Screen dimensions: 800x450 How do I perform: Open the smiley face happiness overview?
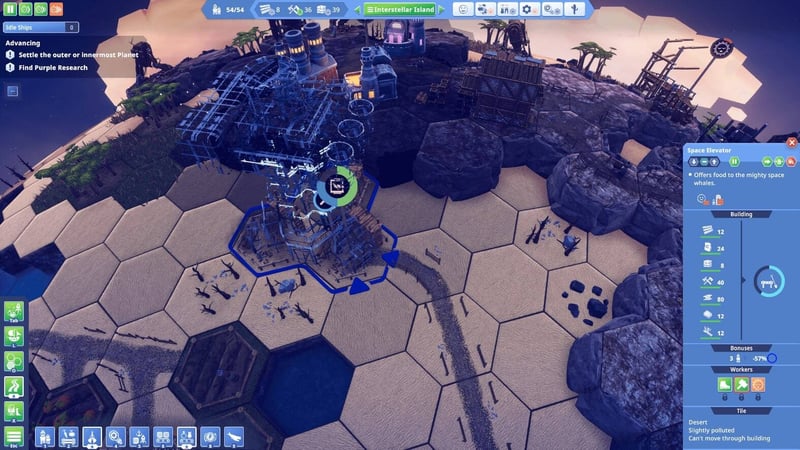click(464, 9)
